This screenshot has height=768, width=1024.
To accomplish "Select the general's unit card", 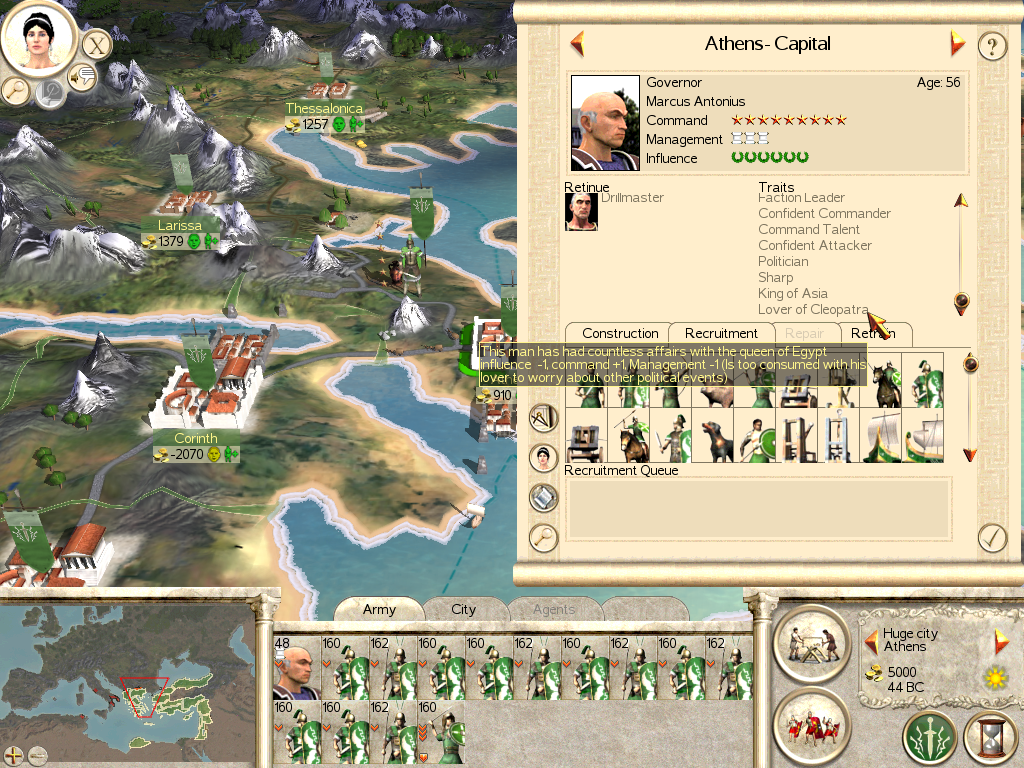I will pos(297,667).
